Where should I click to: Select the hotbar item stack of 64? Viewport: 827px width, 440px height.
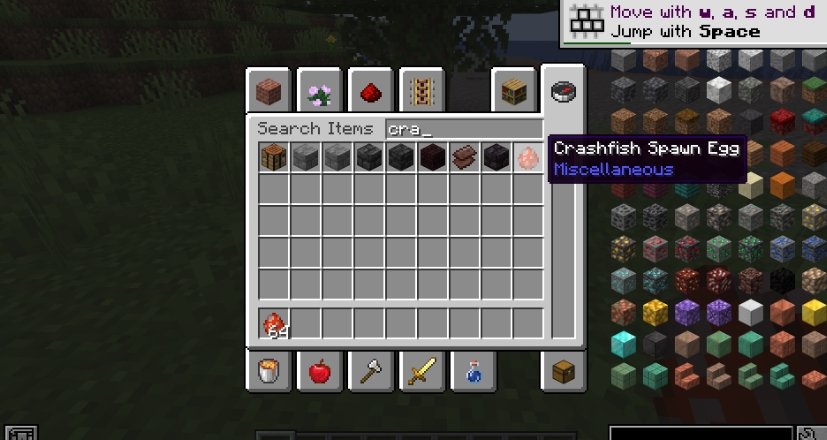275,323
